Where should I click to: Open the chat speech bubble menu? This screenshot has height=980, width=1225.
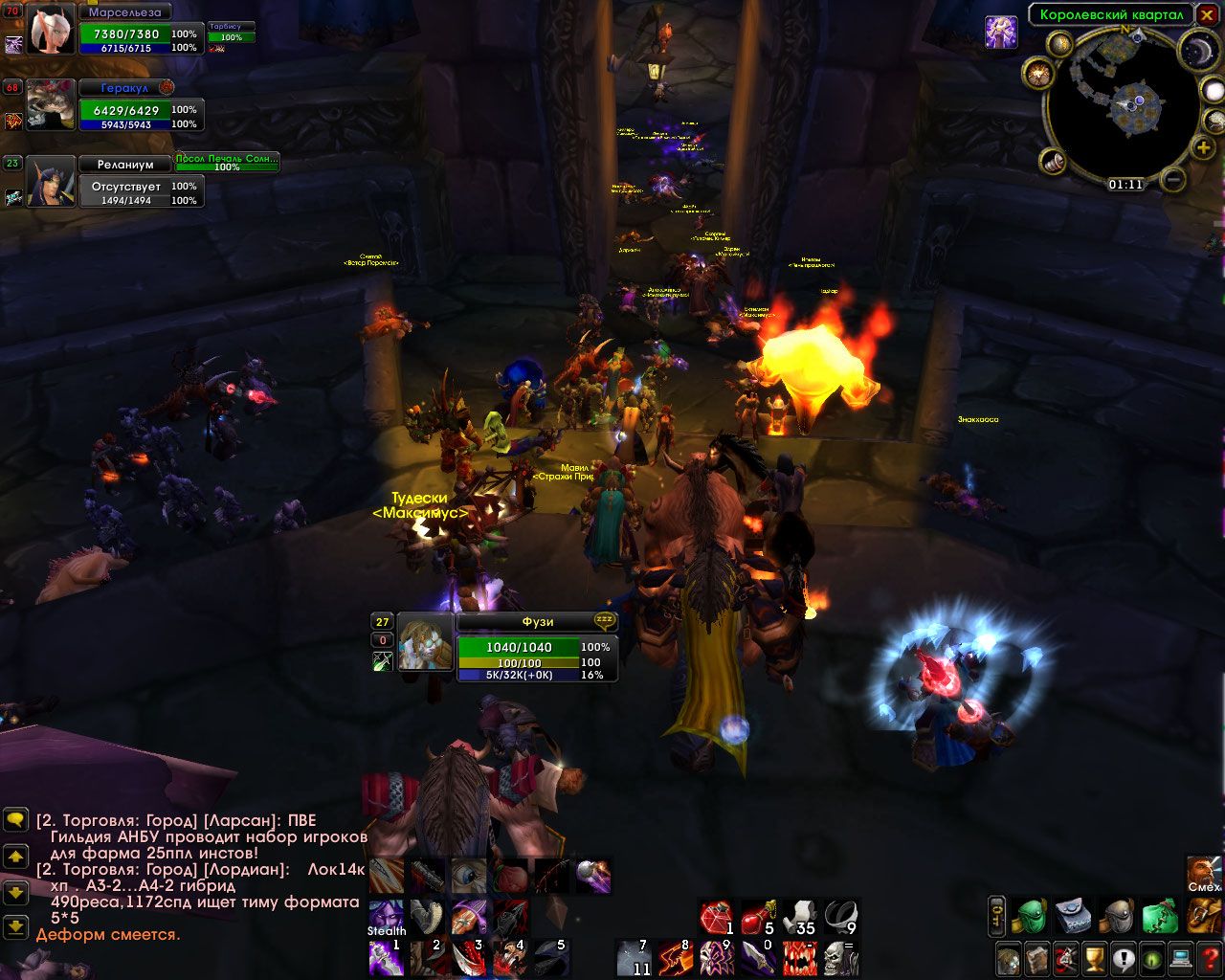click(x=15, y=820)
